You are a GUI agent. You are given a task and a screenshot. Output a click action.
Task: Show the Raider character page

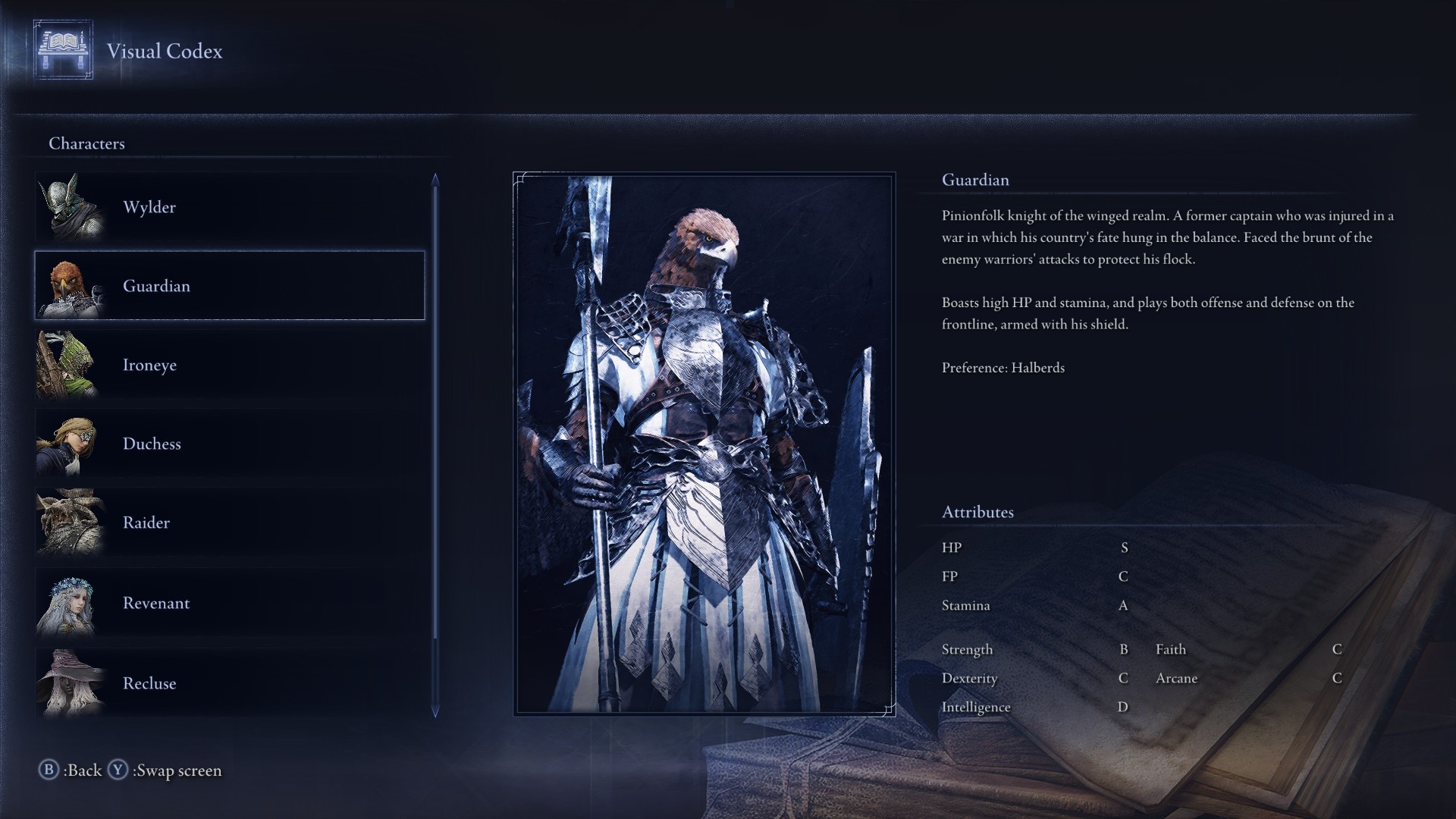227,522
